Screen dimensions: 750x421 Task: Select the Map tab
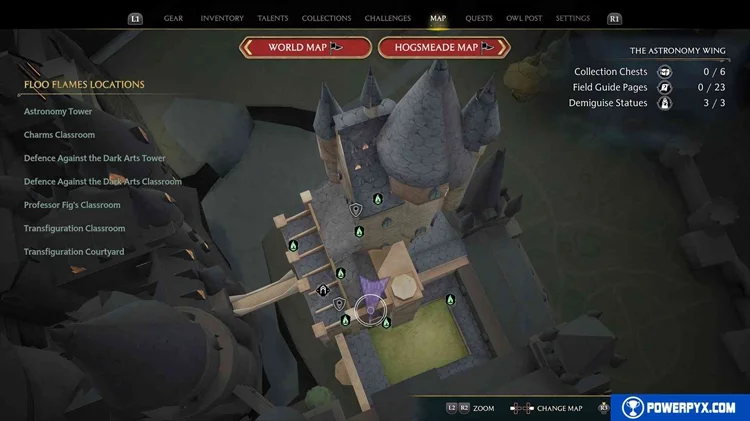(x=438, y=18)
